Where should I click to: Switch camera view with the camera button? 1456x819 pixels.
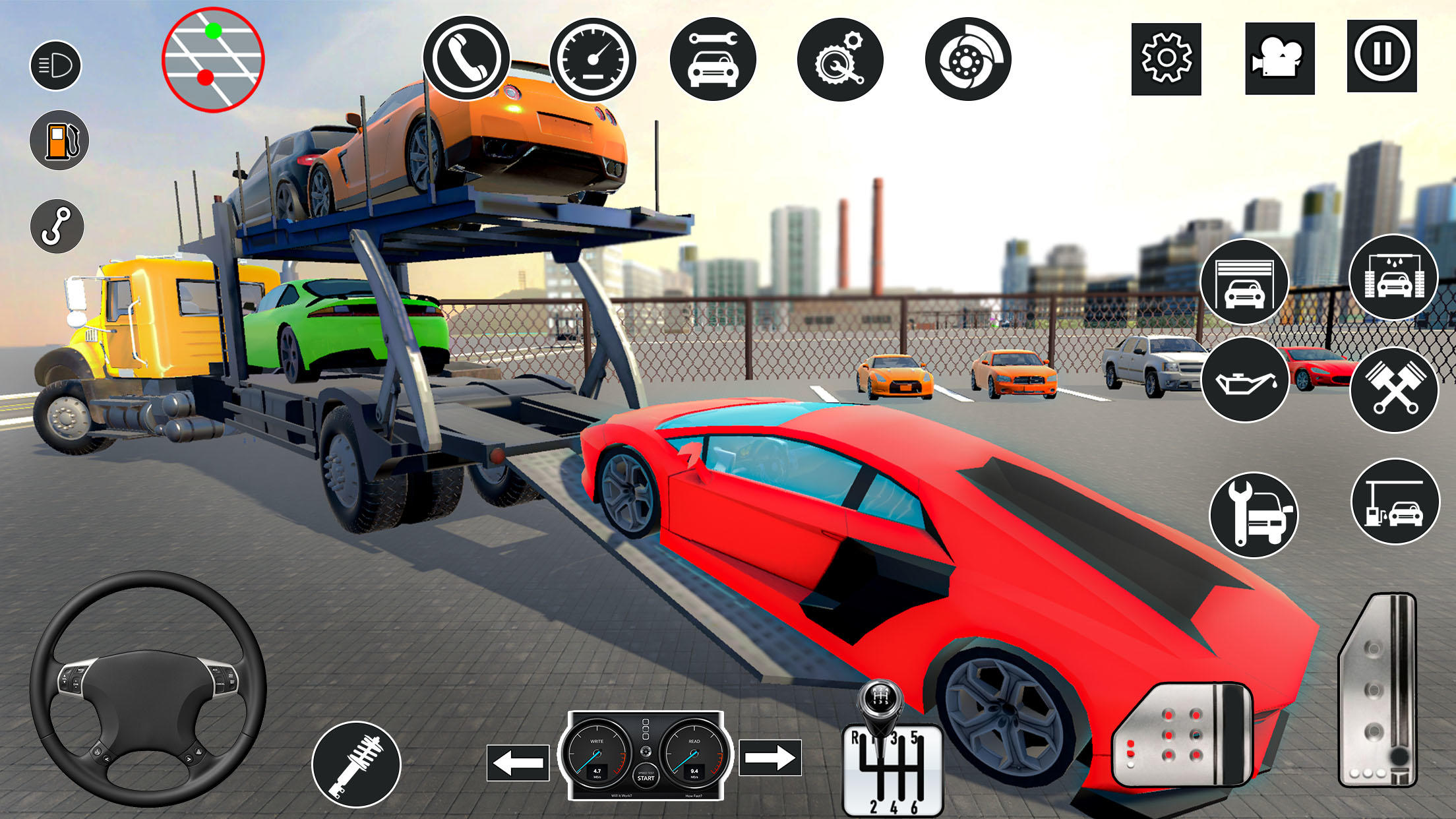point(1279,59)
